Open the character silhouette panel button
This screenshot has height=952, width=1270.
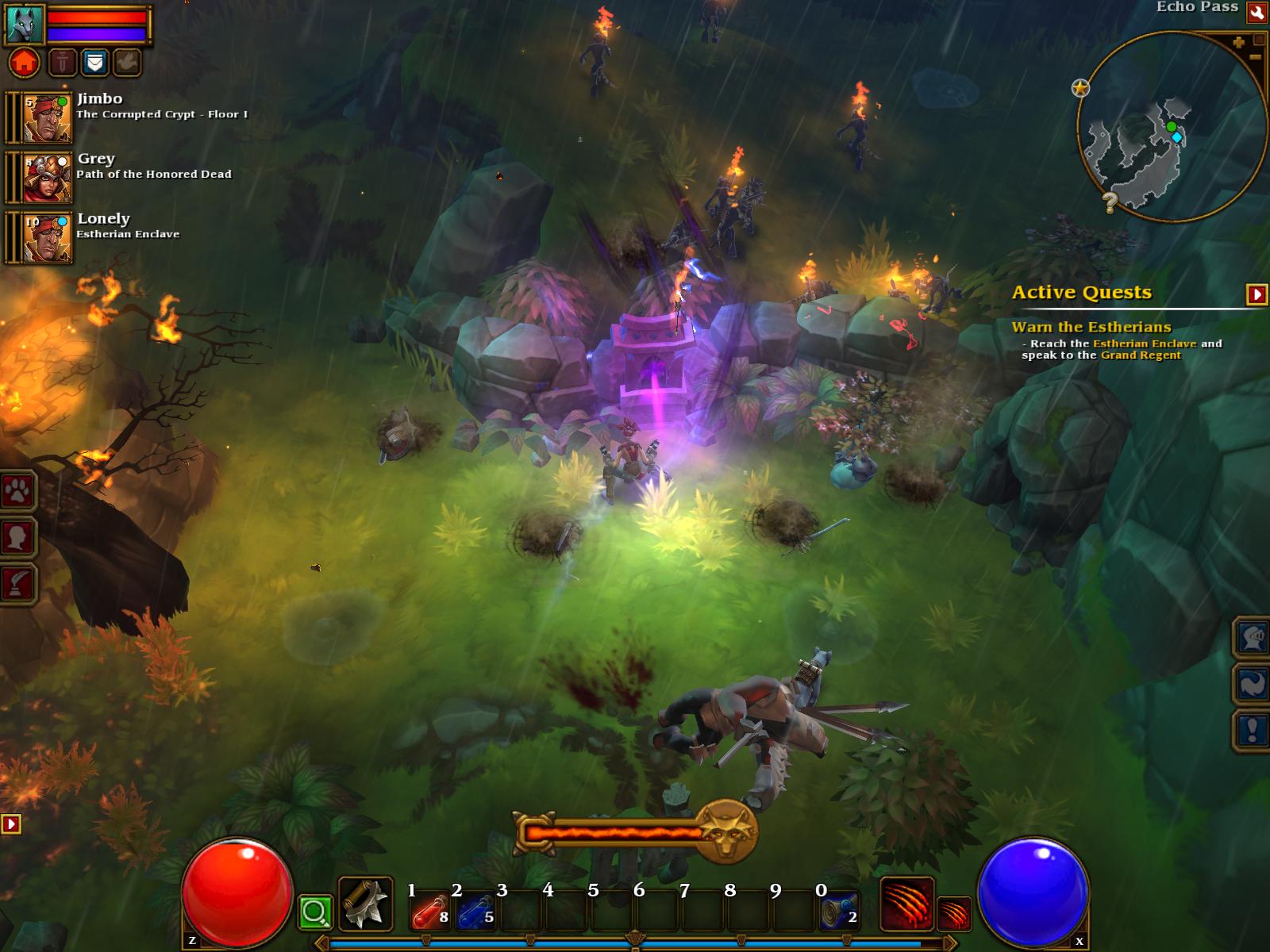tap(17, 538)
